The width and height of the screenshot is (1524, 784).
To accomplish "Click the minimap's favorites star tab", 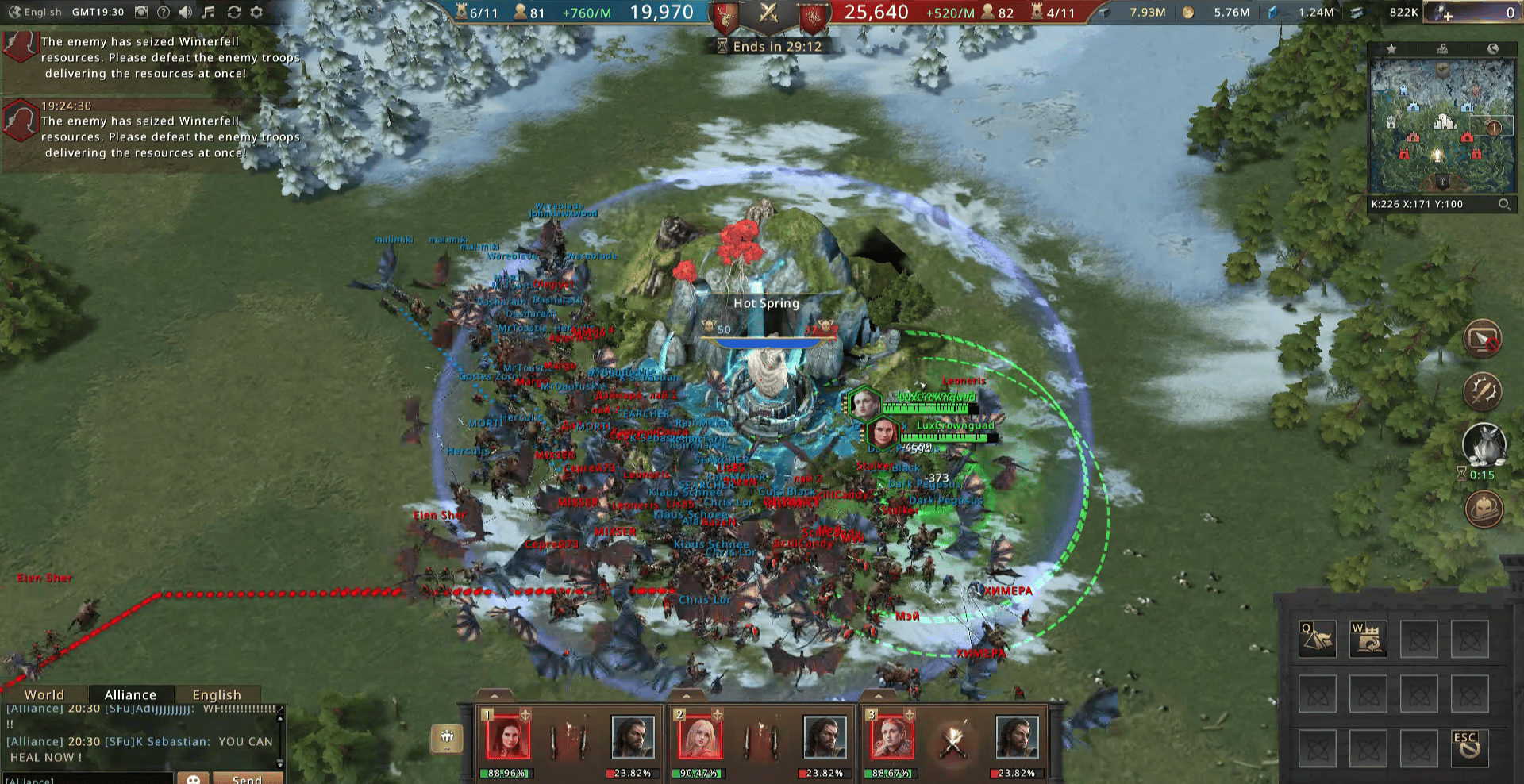I will 1391,49.
